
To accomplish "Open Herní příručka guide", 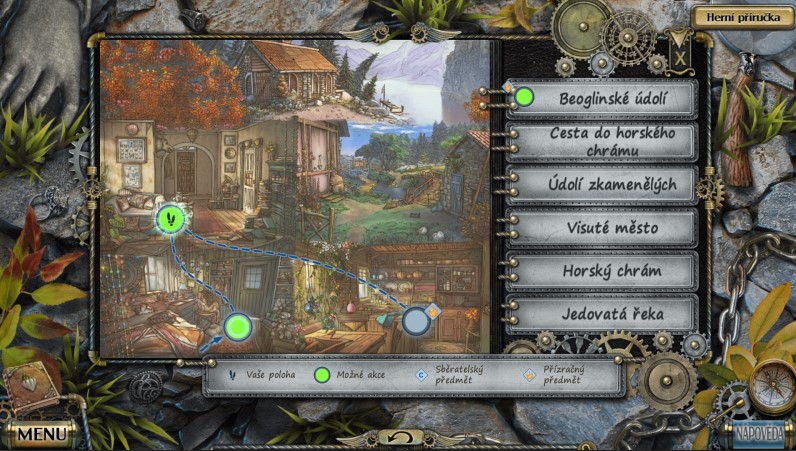I will pyautogui.click(x=740, y=16).
